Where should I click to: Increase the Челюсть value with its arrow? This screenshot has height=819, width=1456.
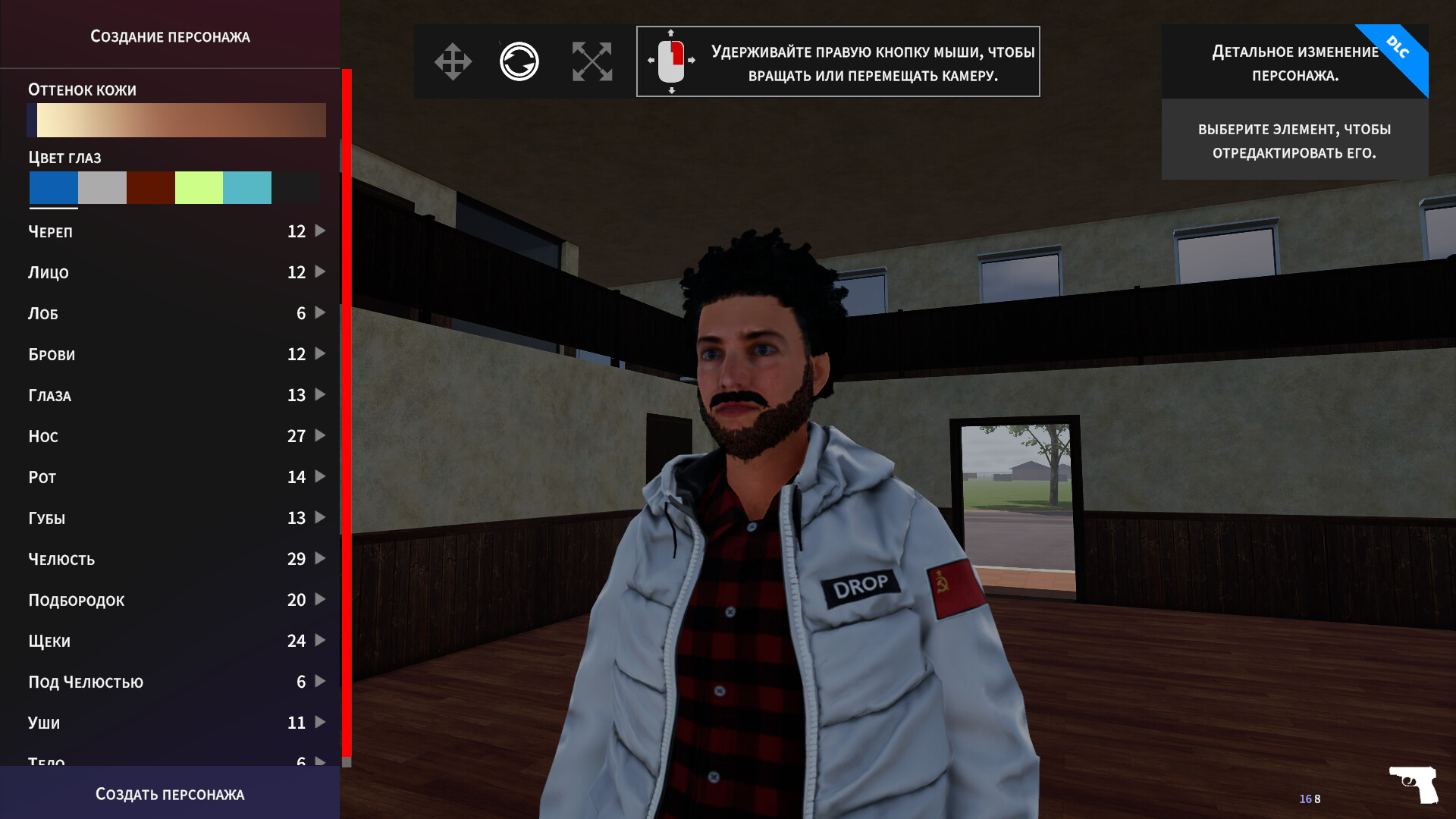[x=320, y=558]
